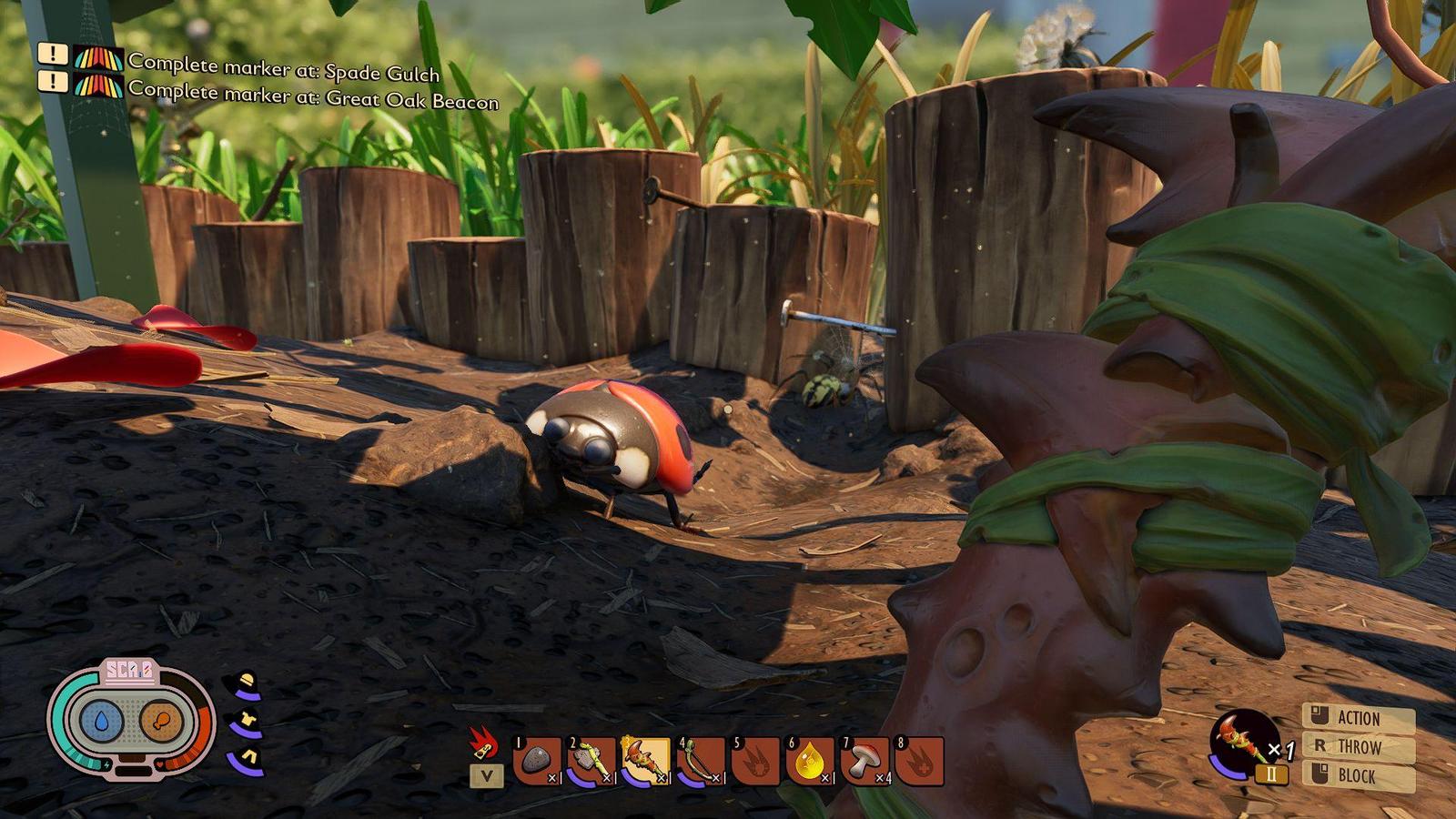Pick the mushroom stack in the hotbar
This screenshot has width=1456, height=819.
(x=864, y=761)
